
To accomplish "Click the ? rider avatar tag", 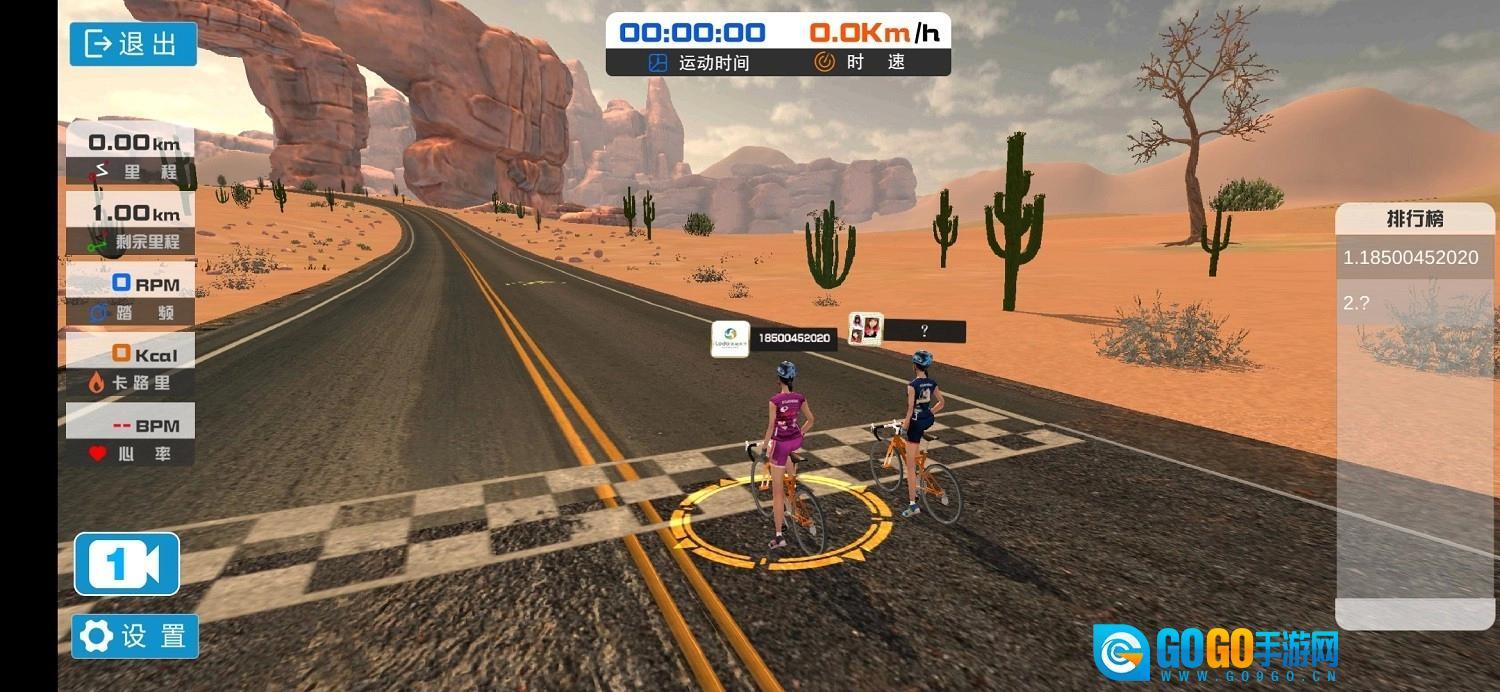I will [x=866, y=328].
